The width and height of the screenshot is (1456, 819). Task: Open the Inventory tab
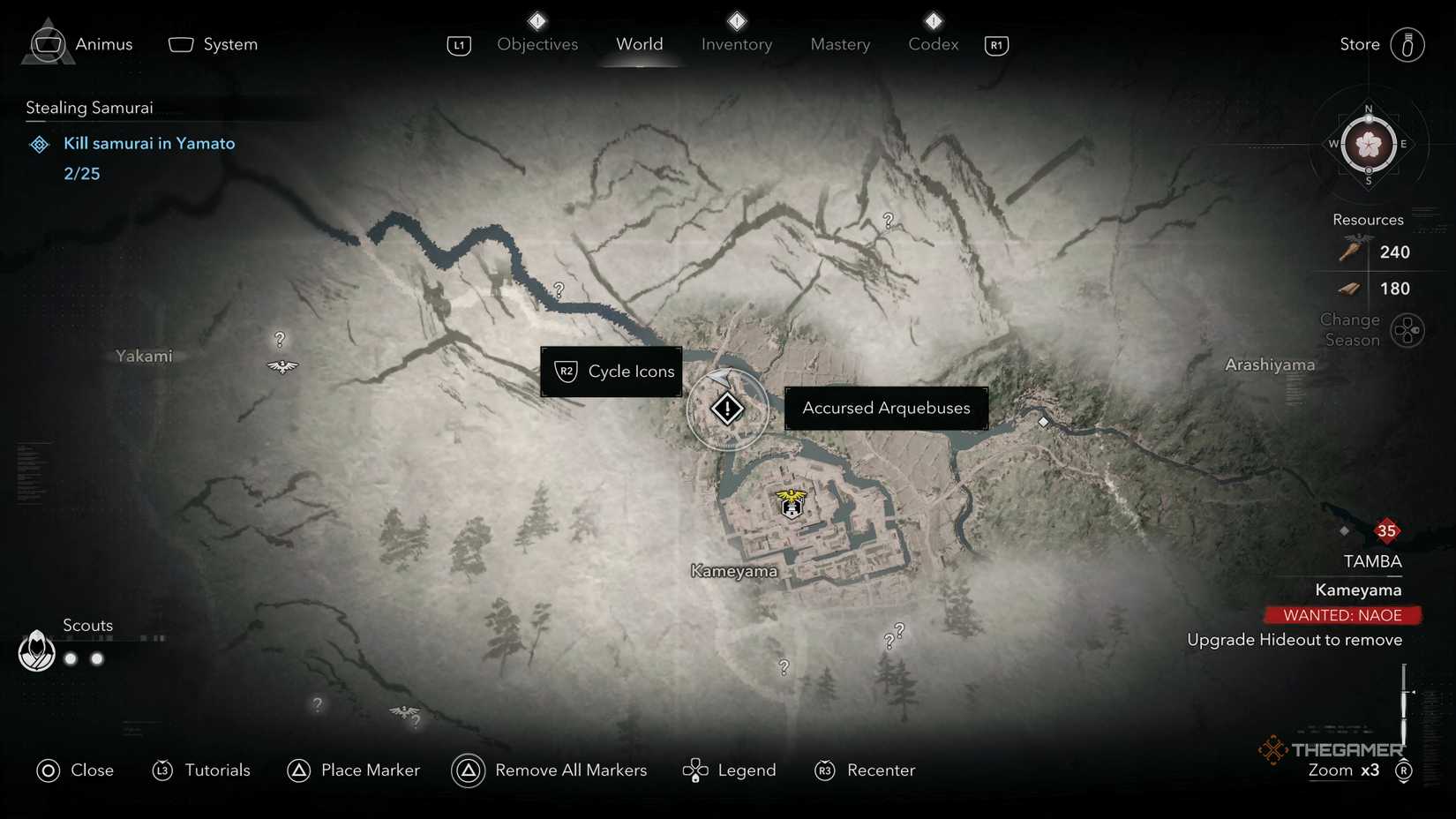coord(736,44)
